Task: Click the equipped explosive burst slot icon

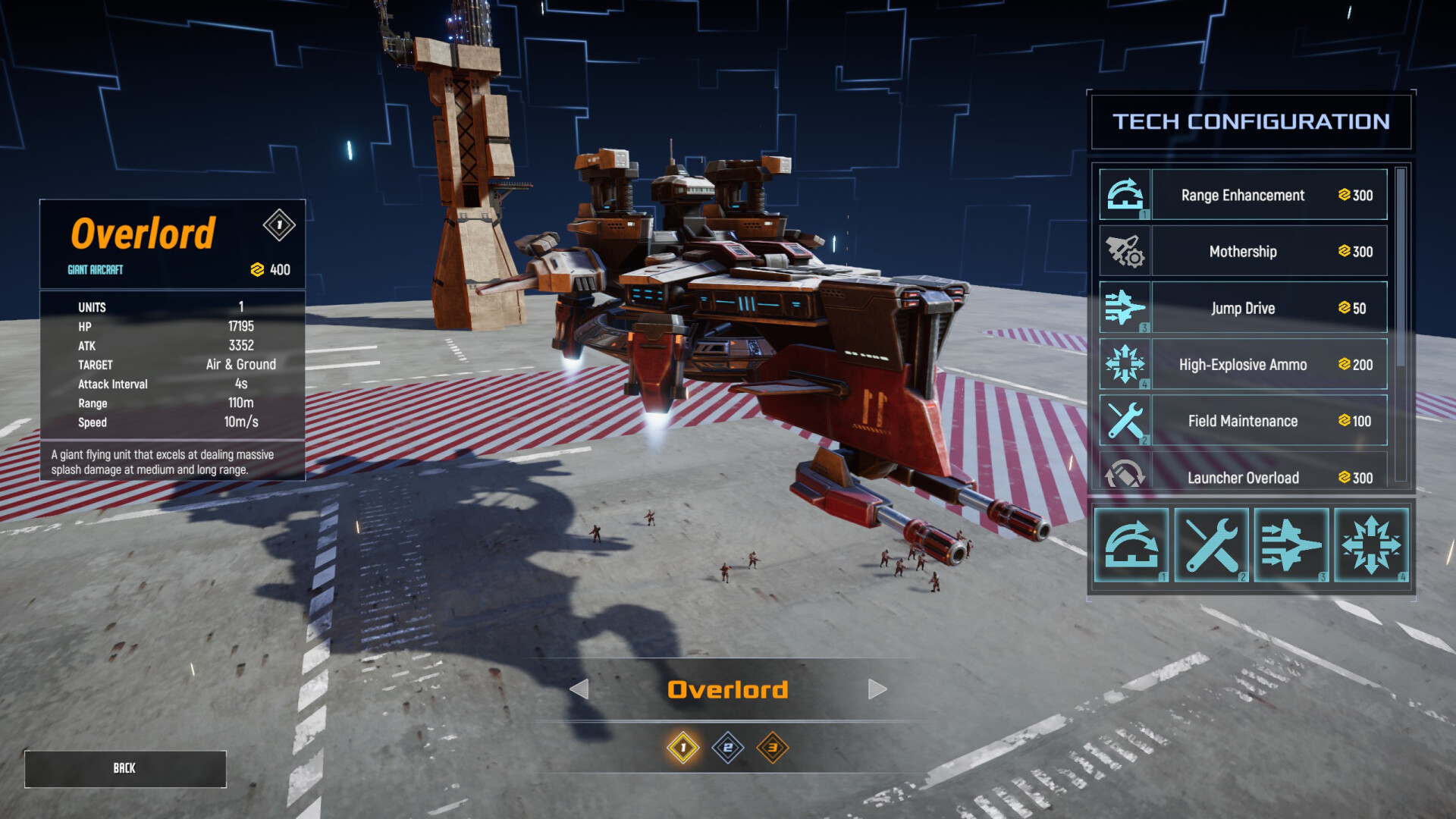Action: coord(1371,545)
